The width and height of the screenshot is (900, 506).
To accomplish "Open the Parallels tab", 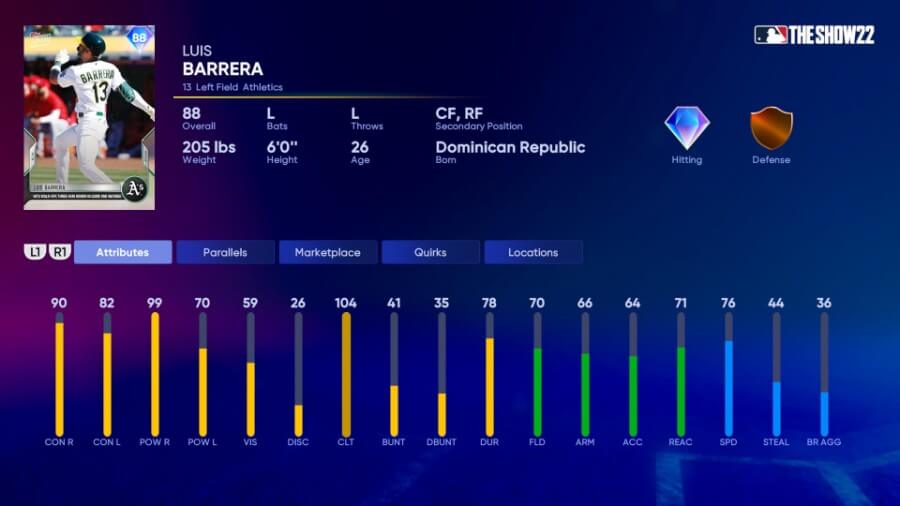I will (225, 252).
